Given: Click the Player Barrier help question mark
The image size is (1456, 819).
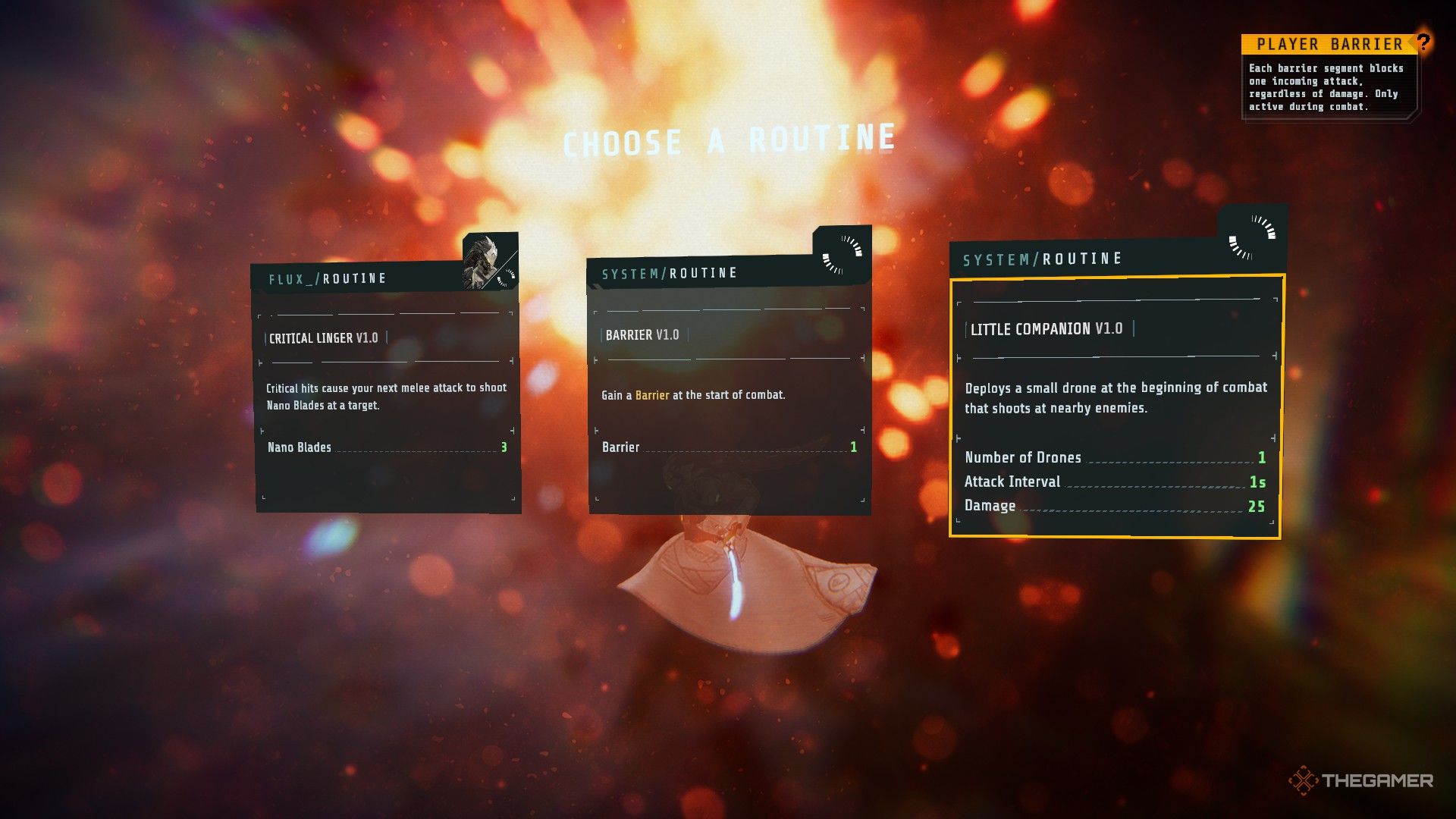Looking at the screenshot, I should [x=1423, y=42].
